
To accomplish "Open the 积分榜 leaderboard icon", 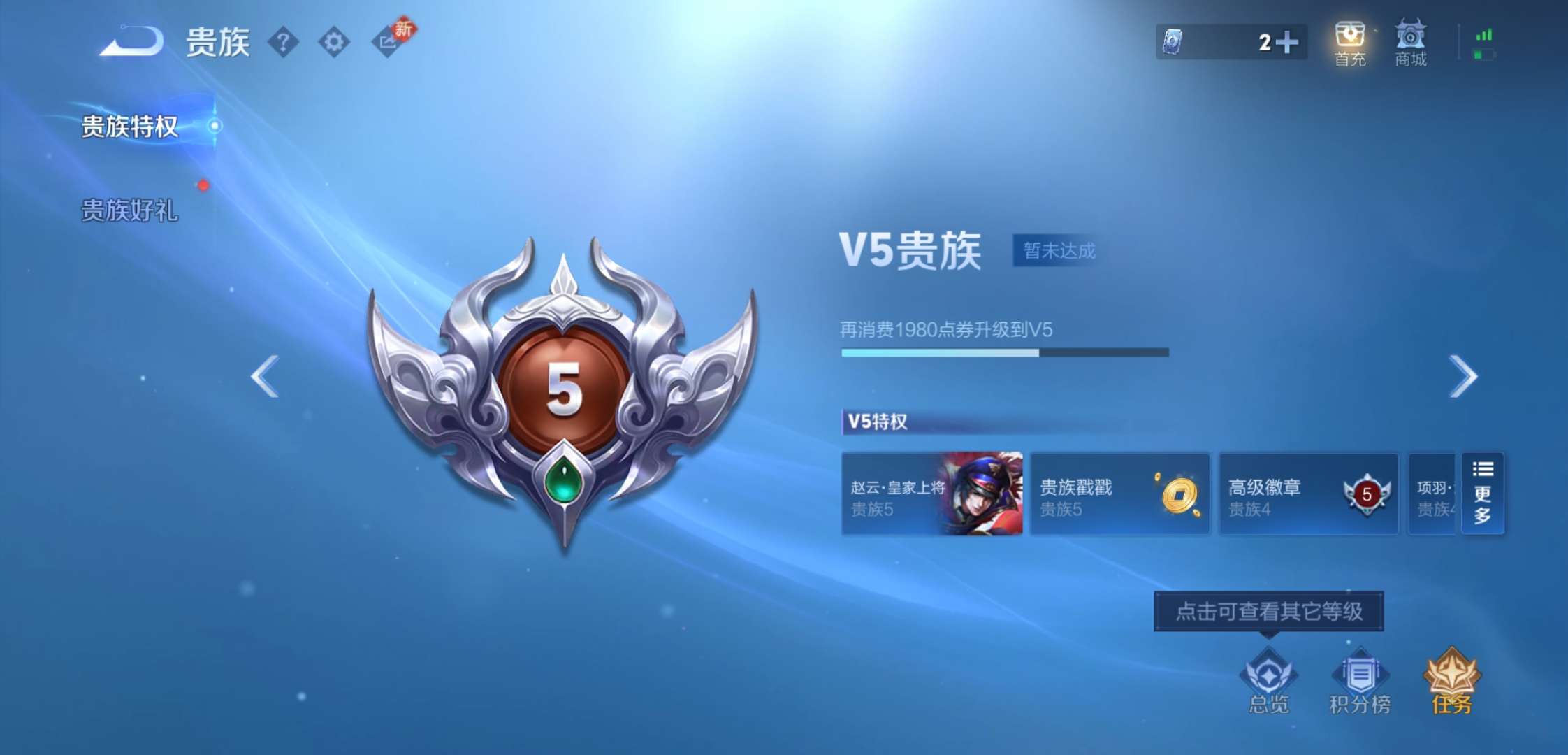I will (1360, 676).
